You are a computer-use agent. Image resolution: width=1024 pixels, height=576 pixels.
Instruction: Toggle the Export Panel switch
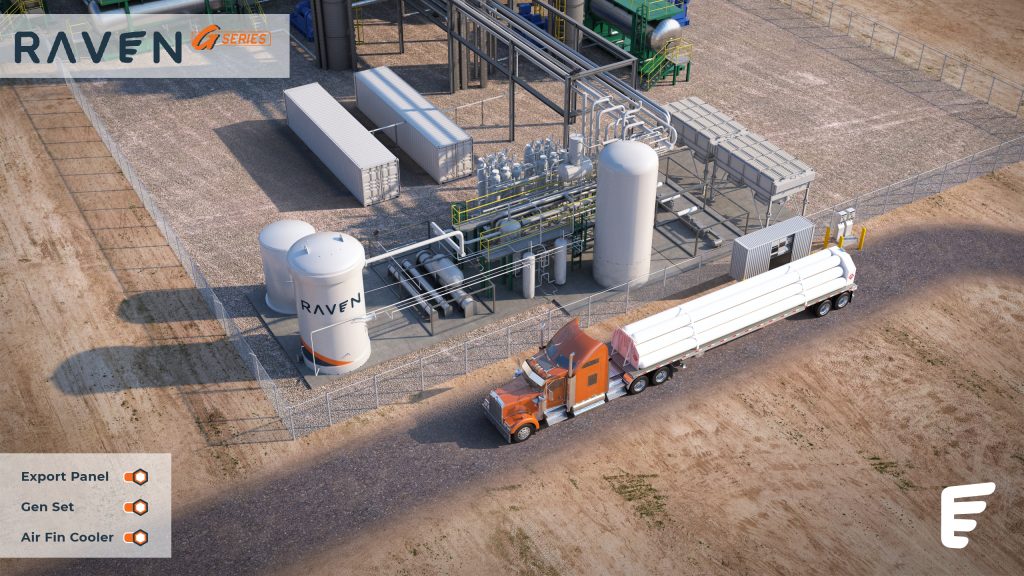(x=136, y=477)
